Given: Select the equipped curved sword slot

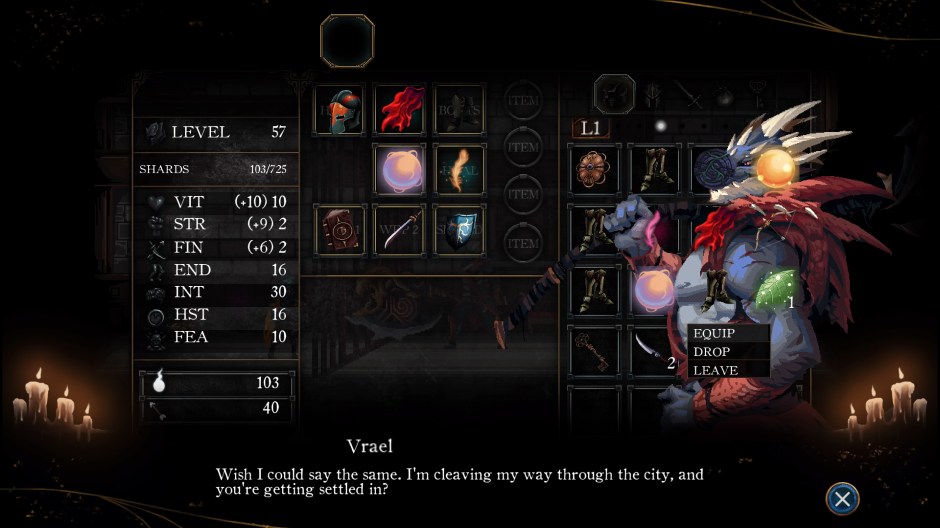Looking at the screenshot, I should pos(400,229).
